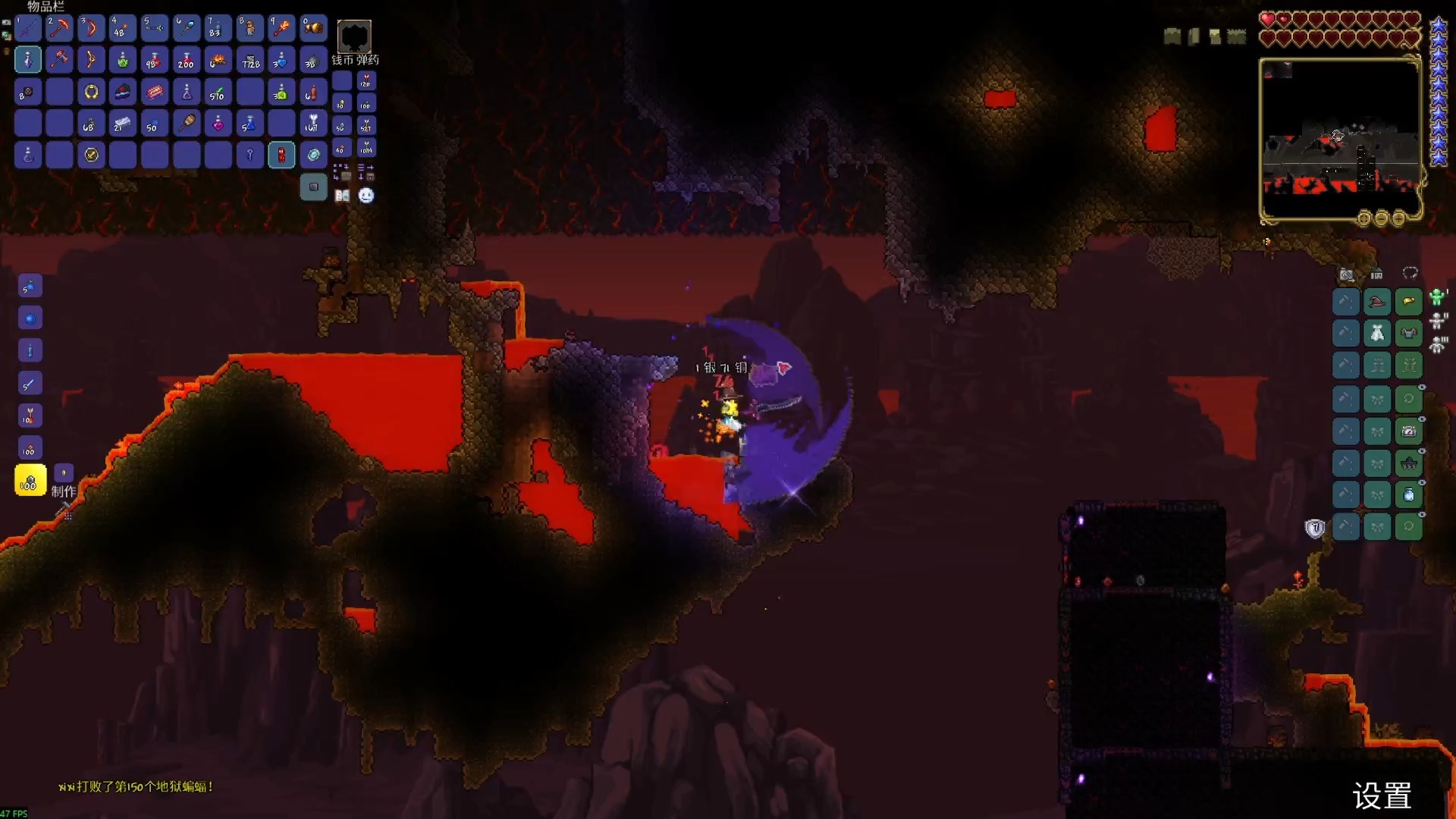
Task: Click the gold ring item in inventory
Action: coord(91,92)
